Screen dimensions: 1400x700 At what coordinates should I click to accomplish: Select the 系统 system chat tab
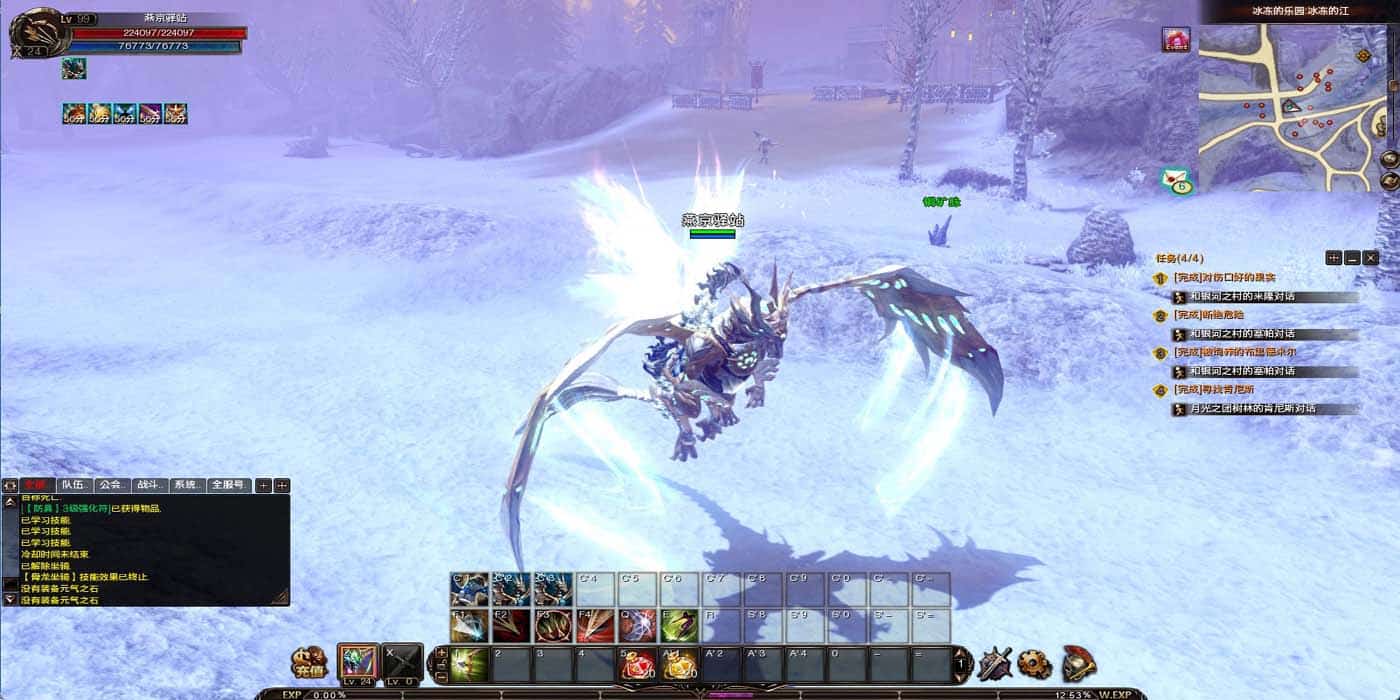pos(187,485)
